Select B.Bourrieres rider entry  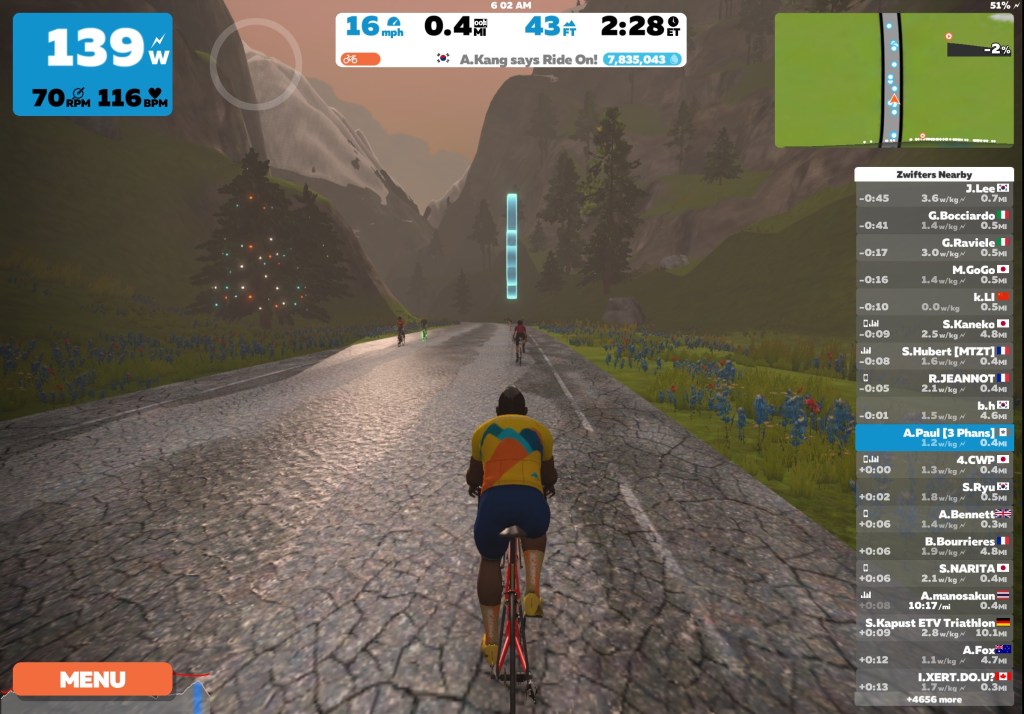pos(934,546)
